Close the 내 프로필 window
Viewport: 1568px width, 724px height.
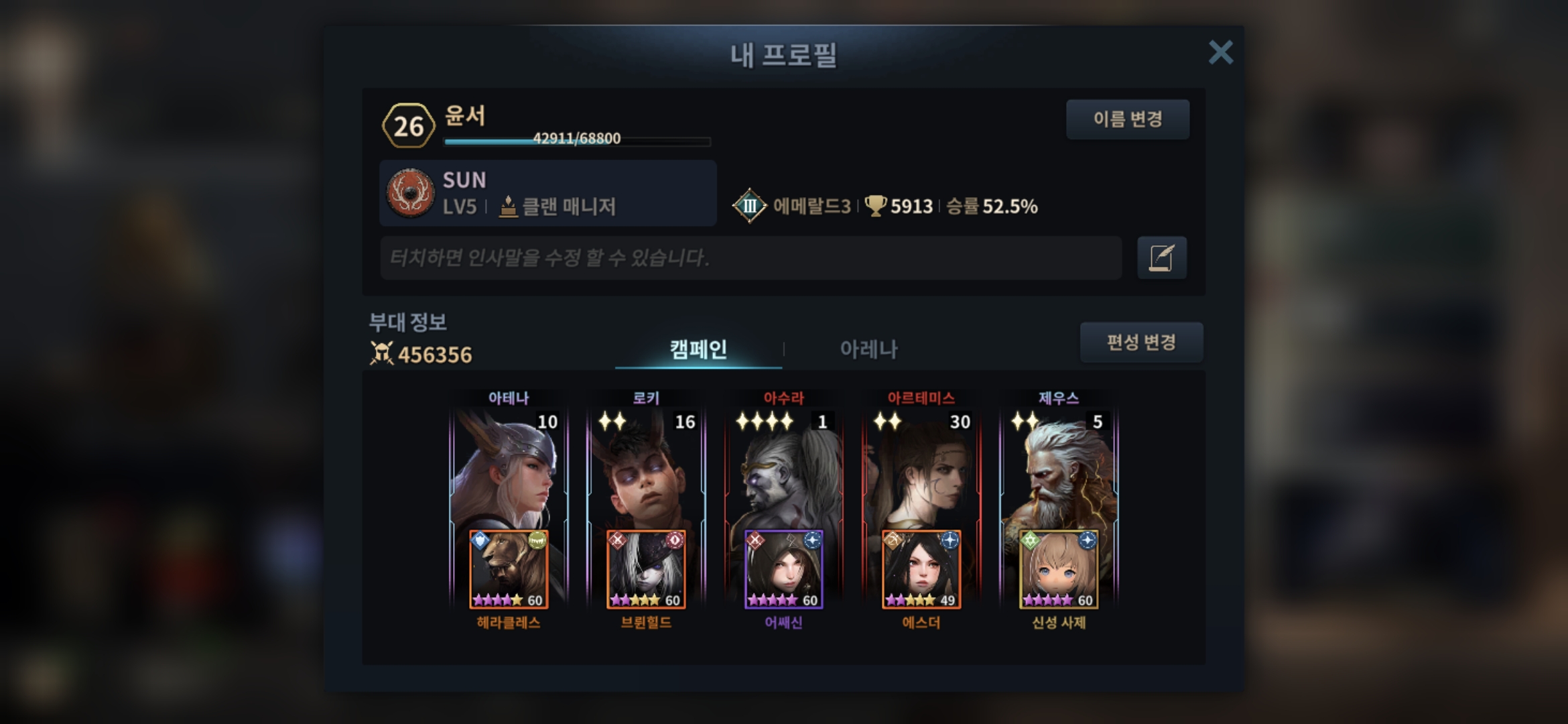pyautogui.click(x=1220, y=52)
